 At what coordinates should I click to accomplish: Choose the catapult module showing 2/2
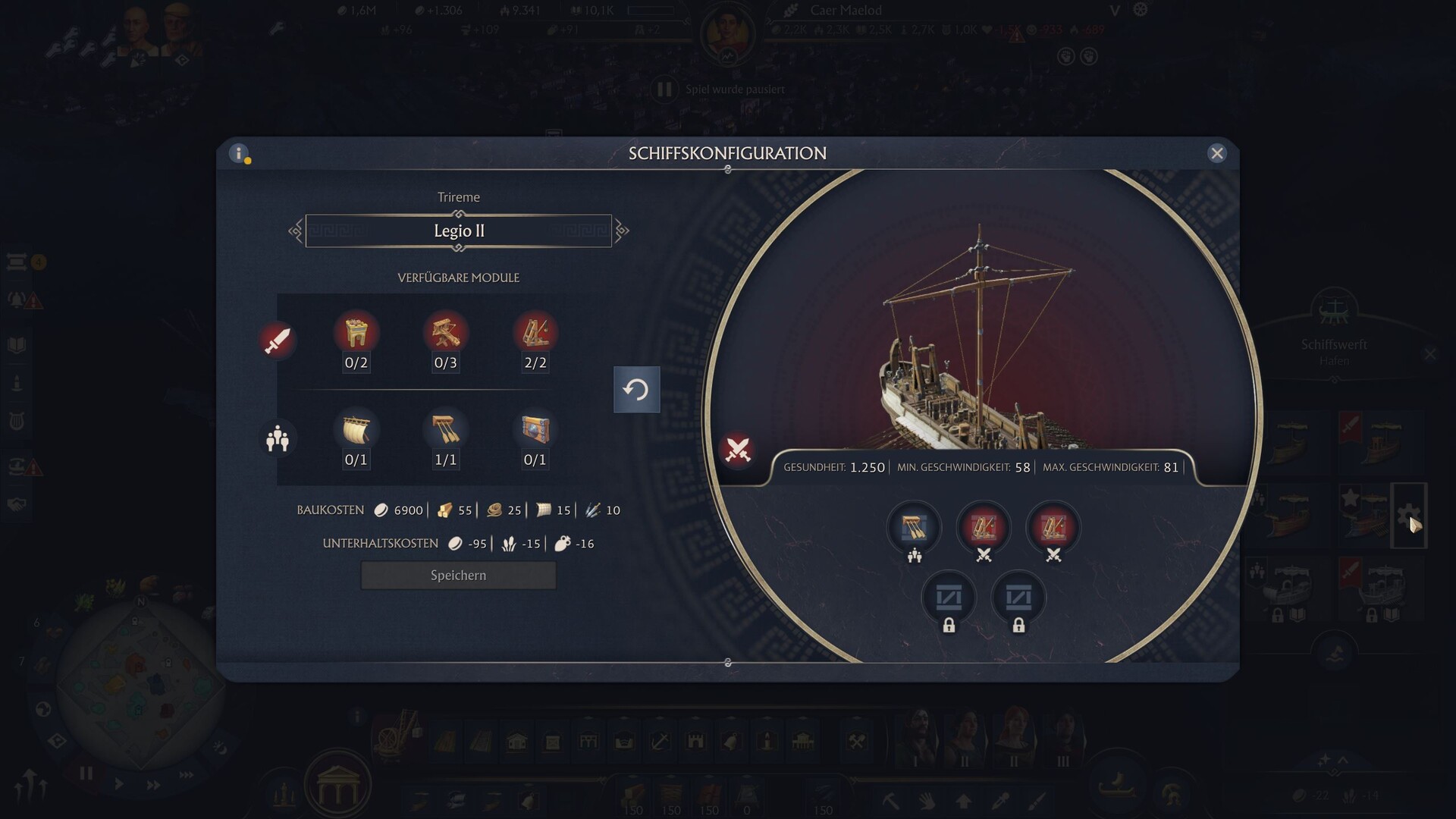(535, 334)
